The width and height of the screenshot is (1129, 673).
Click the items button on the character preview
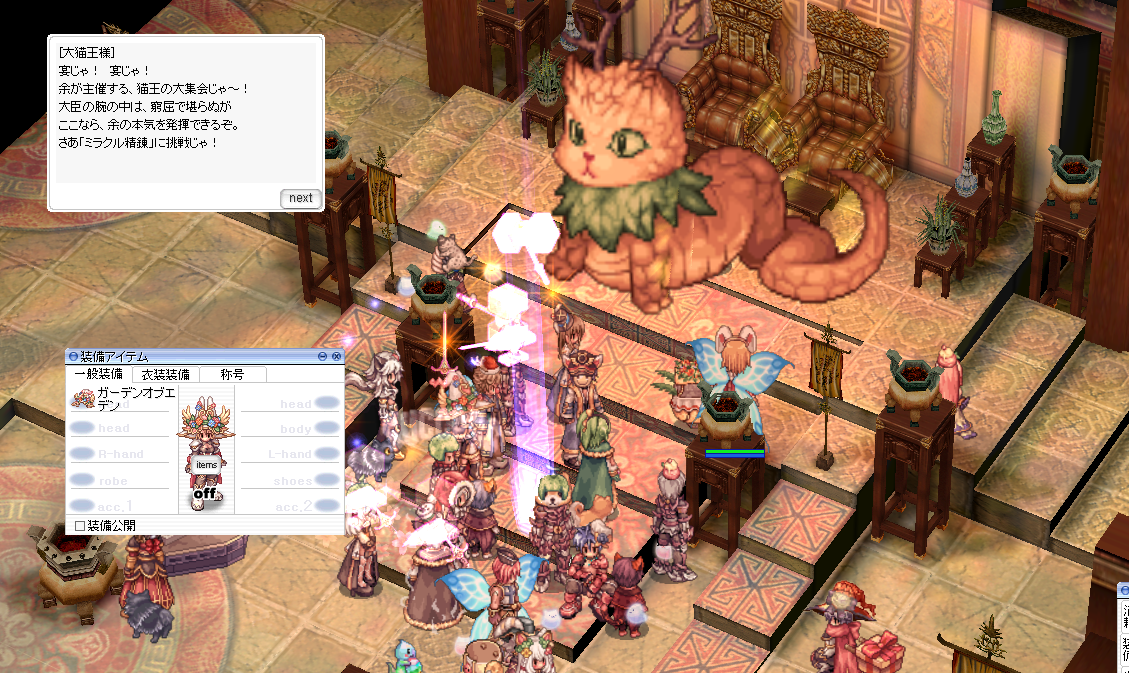click(206, 465)
